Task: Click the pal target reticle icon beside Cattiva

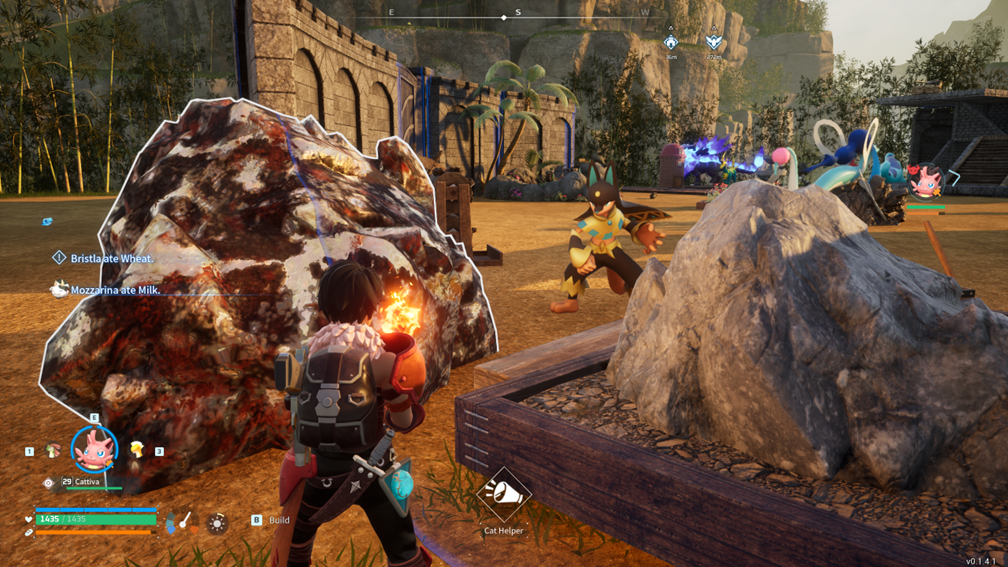Action: [x=49, y=483]
